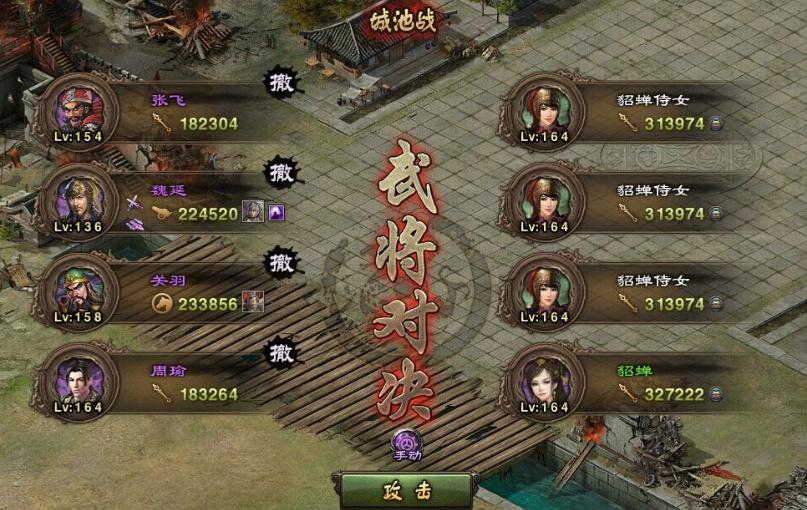Screen dimensions: 807x510
Task: Pick 周瑜's portrait
Action: 77,380
